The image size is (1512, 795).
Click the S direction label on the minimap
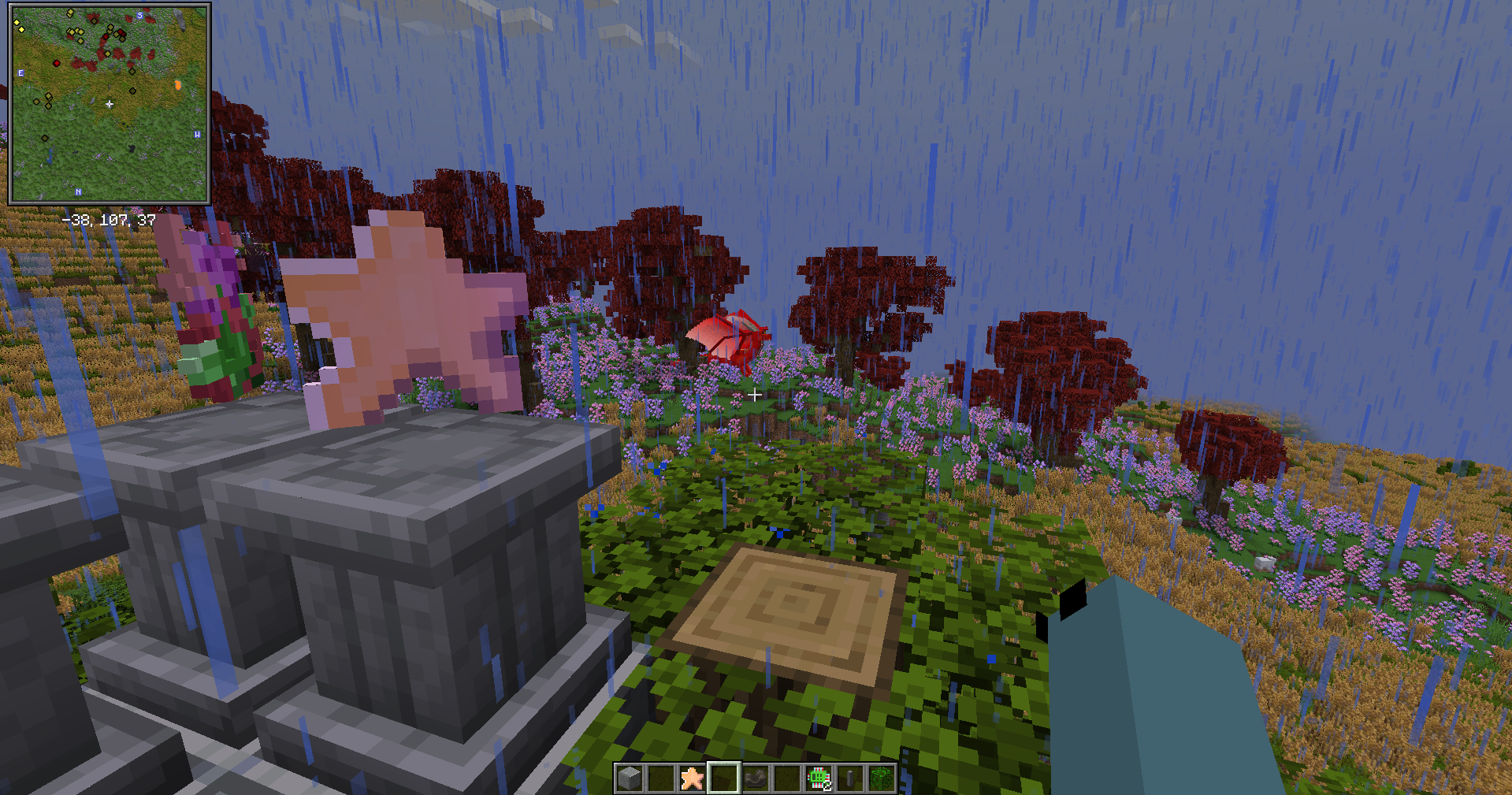click(x=139, y=15)
